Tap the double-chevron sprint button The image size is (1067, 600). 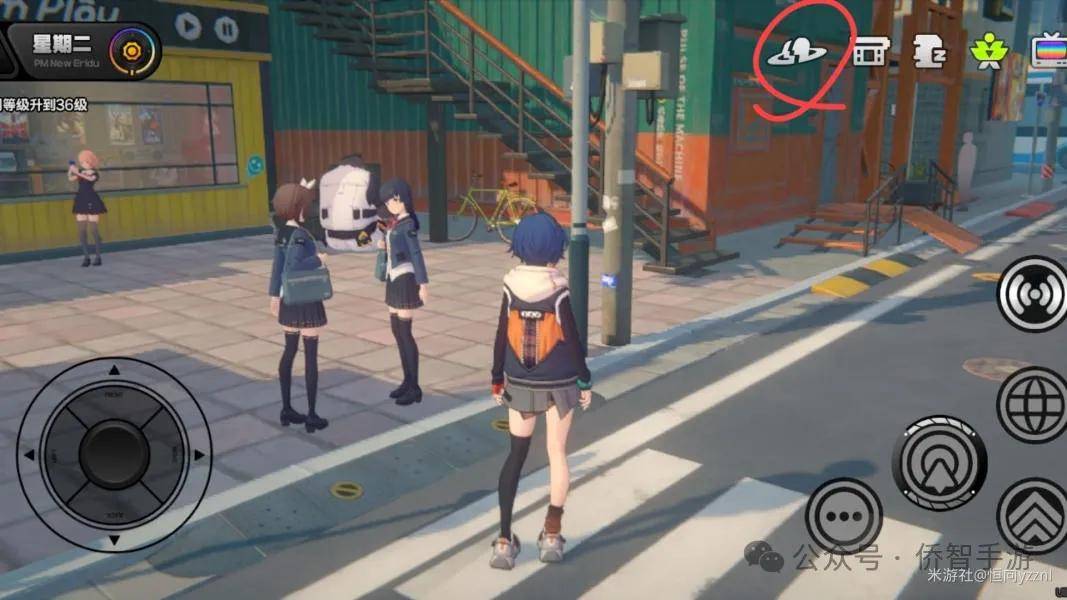click(1035, 516)
